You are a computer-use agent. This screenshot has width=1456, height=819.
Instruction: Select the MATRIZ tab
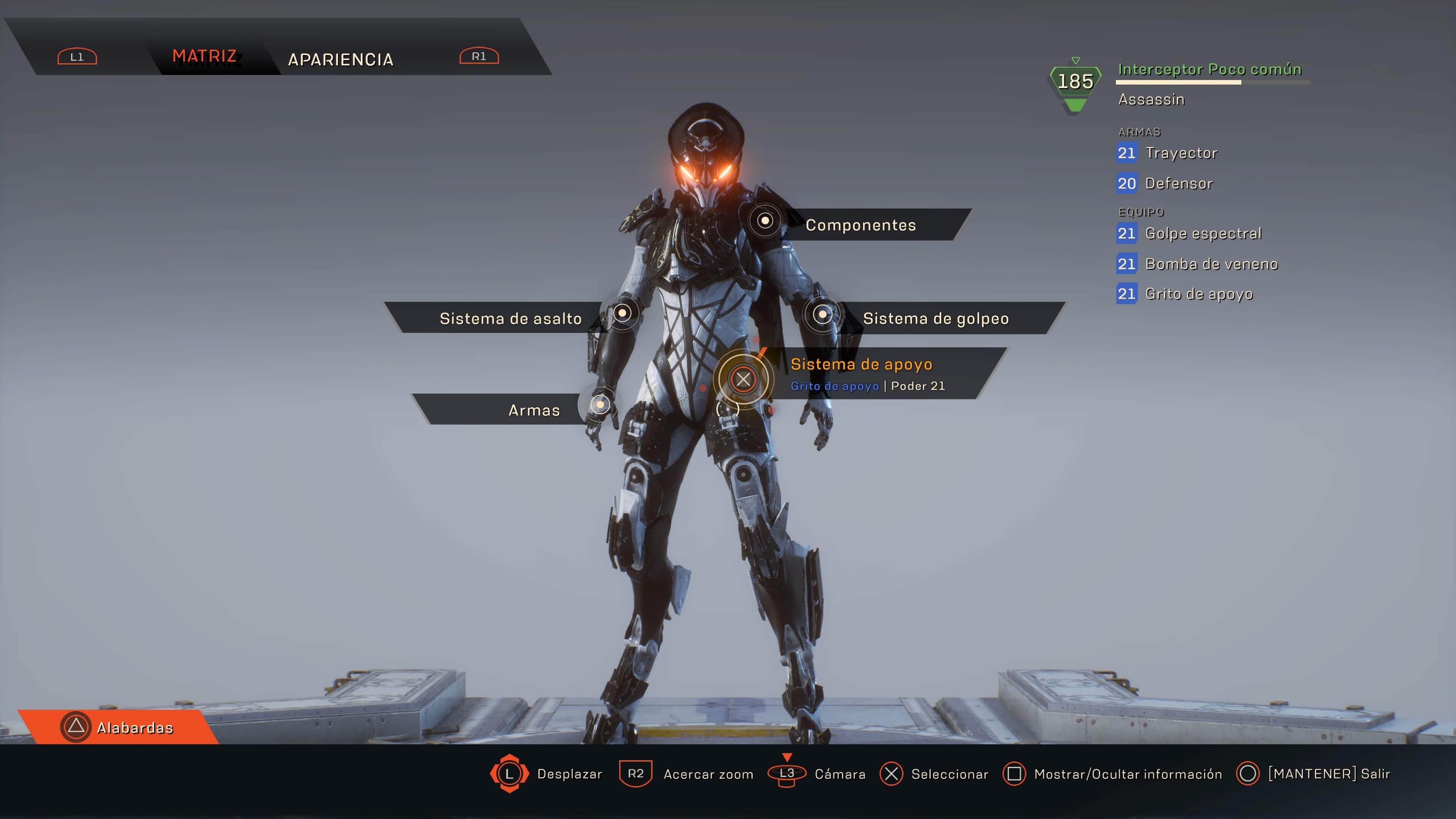point(205,56)
